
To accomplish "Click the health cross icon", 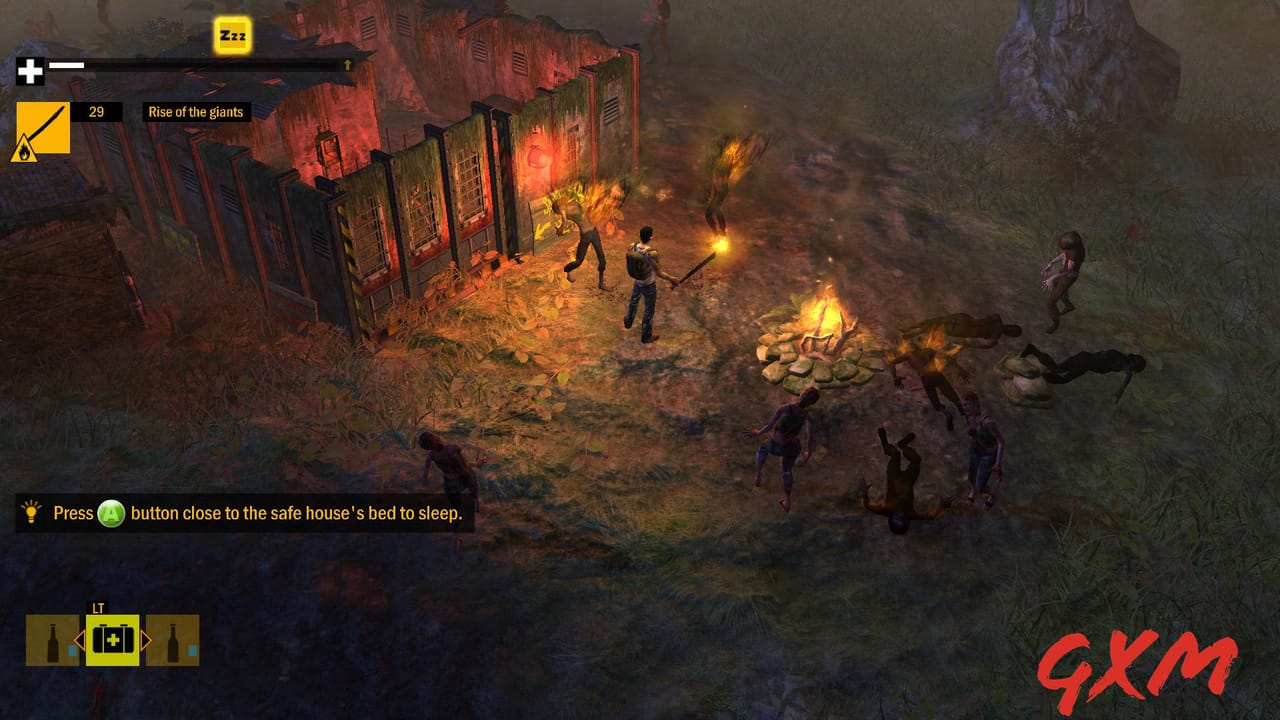I will (30, 70).
